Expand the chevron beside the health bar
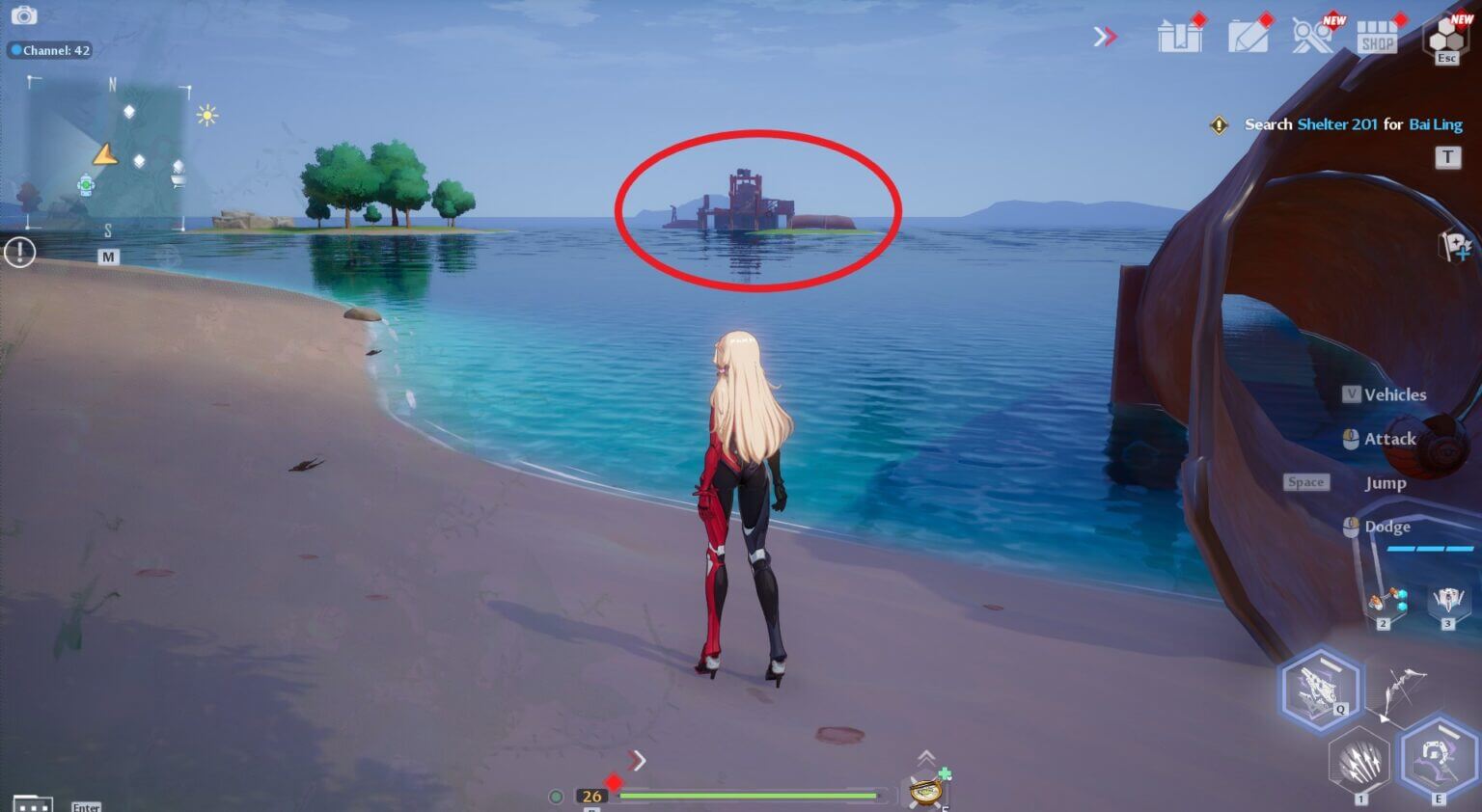 click(639, 761)
